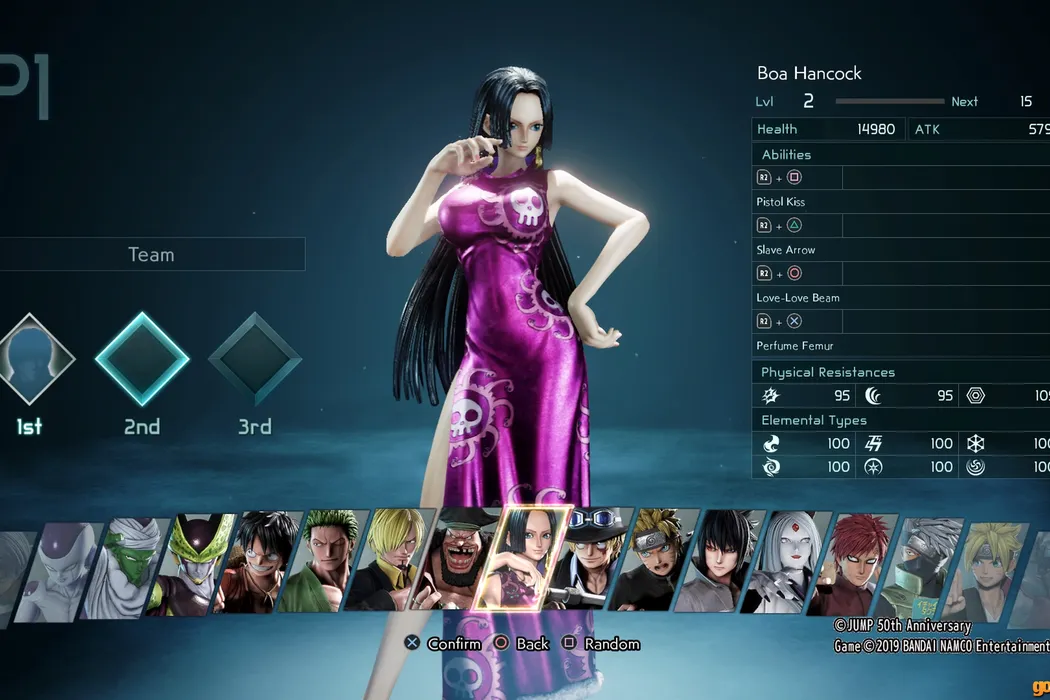The height and width of the screenshot is (700, 1050).
Task: Choose the highlighted 2nd team slot
Action: 142,359
